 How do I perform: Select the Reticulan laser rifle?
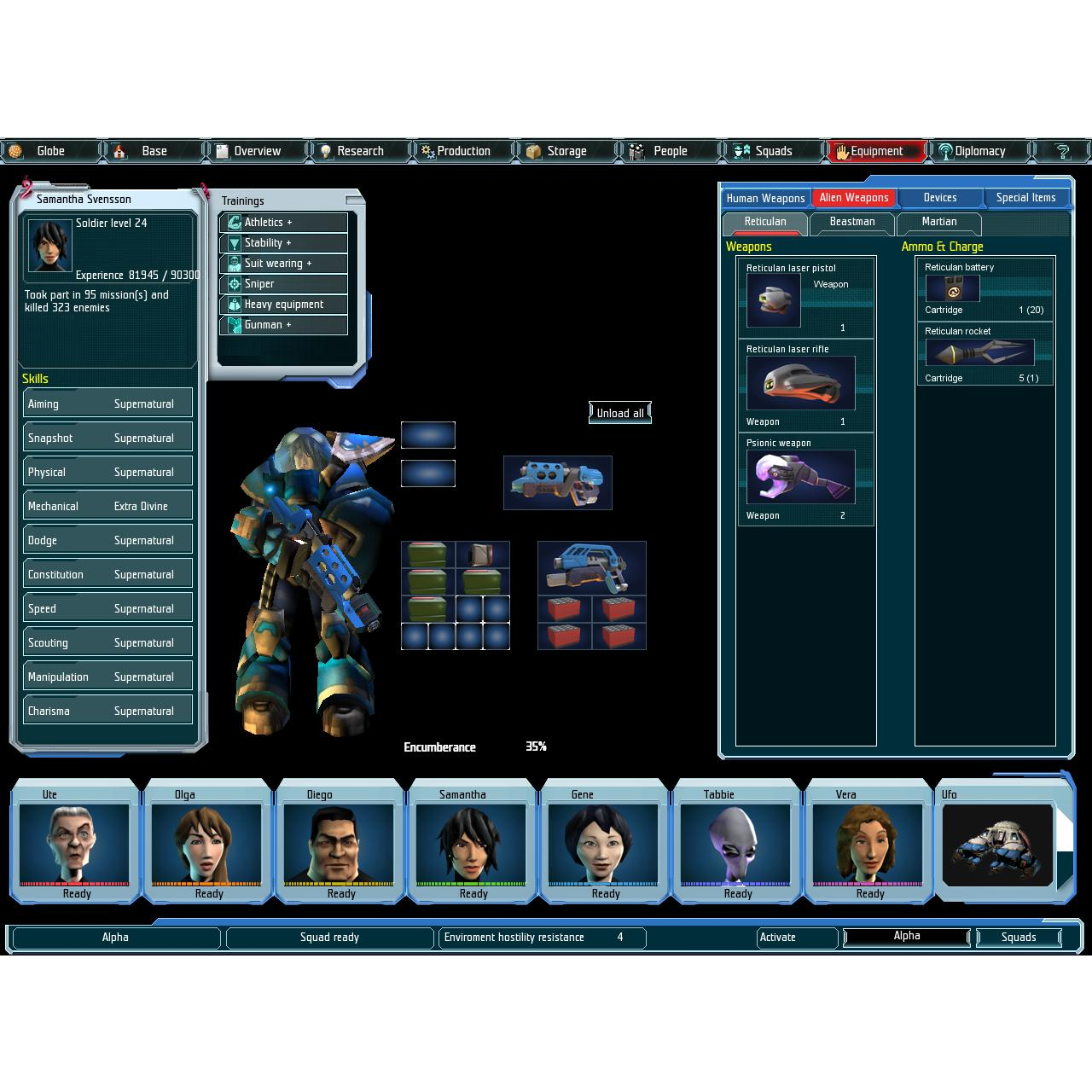coord(800,383)
